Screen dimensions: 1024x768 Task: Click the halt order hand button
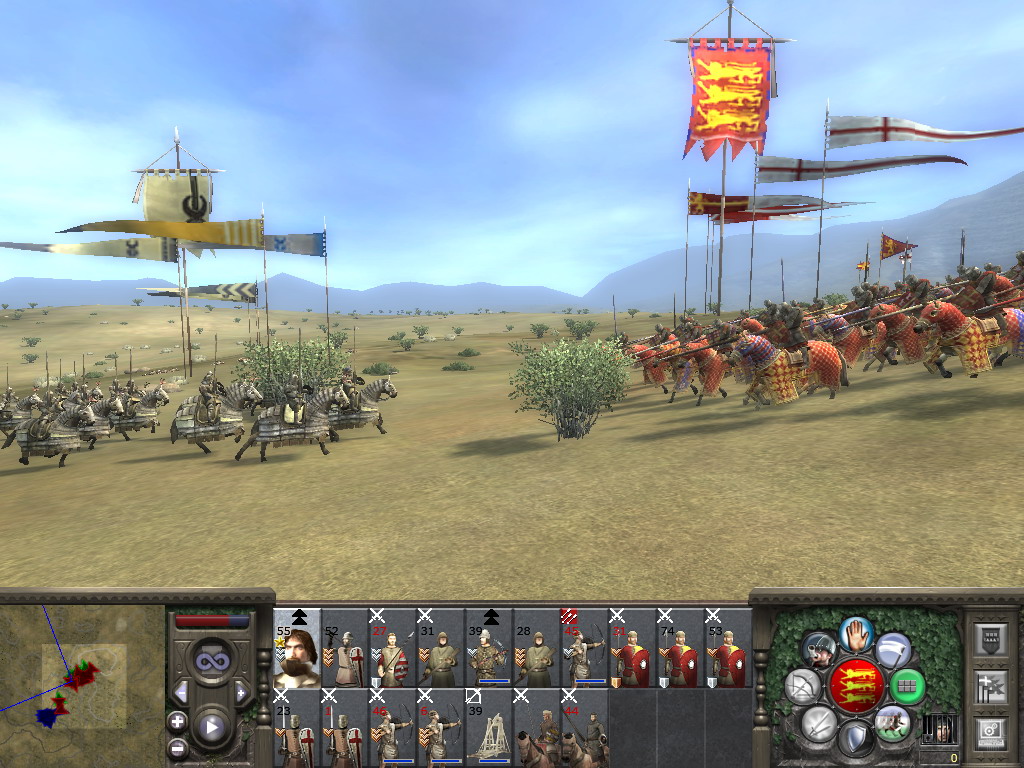[856, 633]
